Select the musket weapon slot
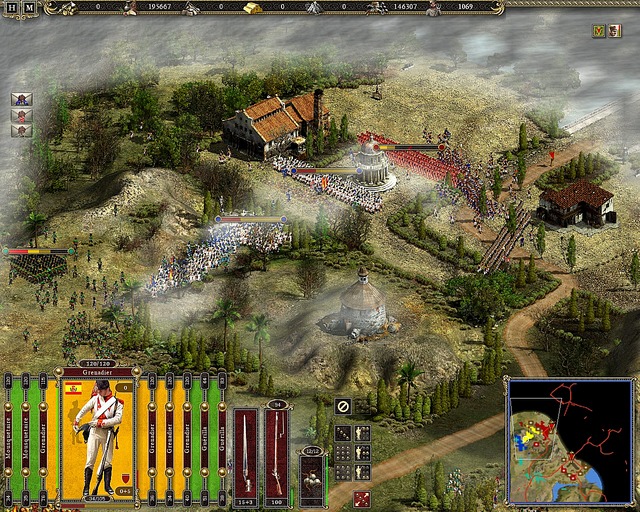 point(277,450)
